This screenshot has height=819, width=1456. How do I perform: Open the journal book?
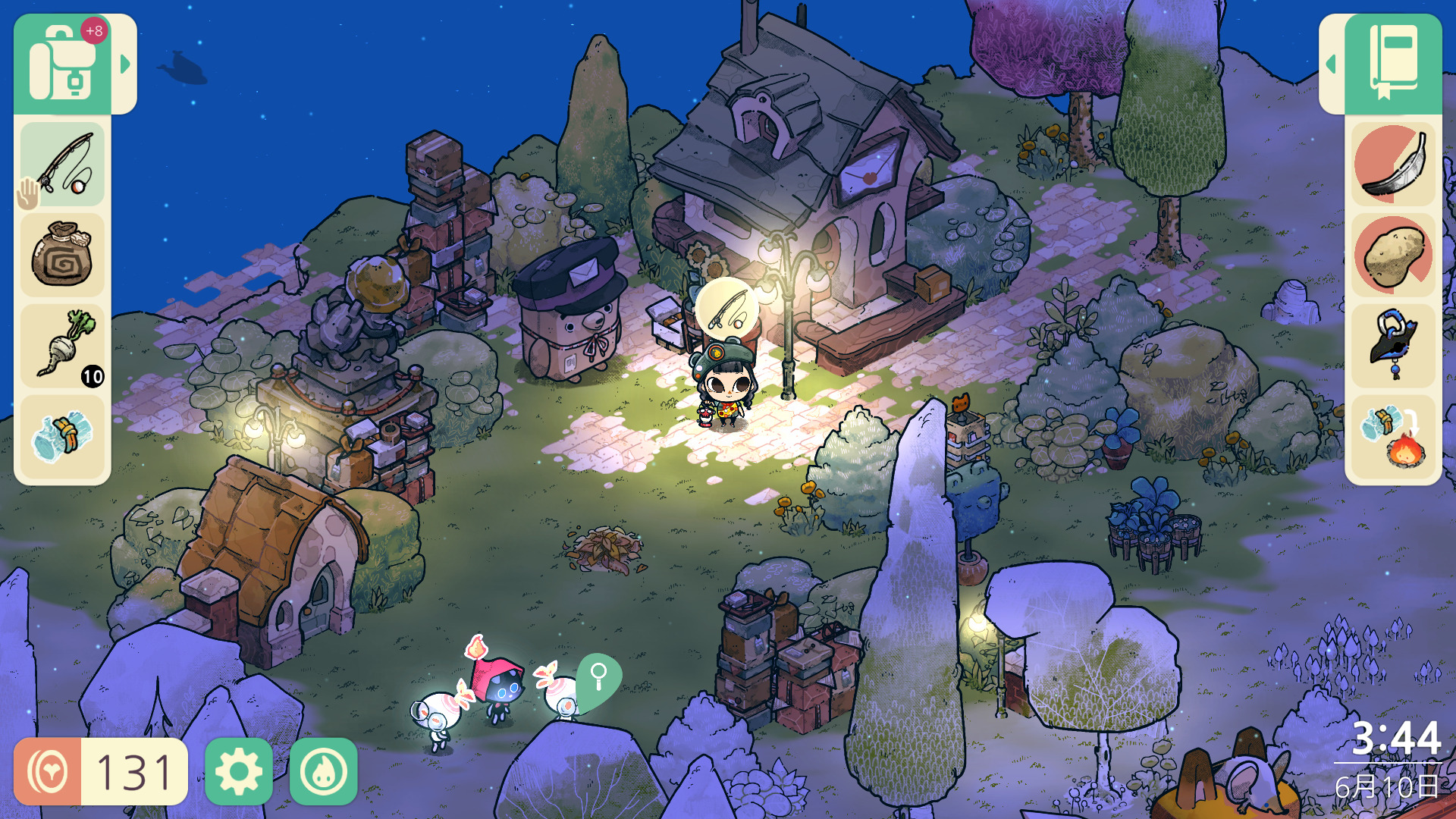point(1394,64)
